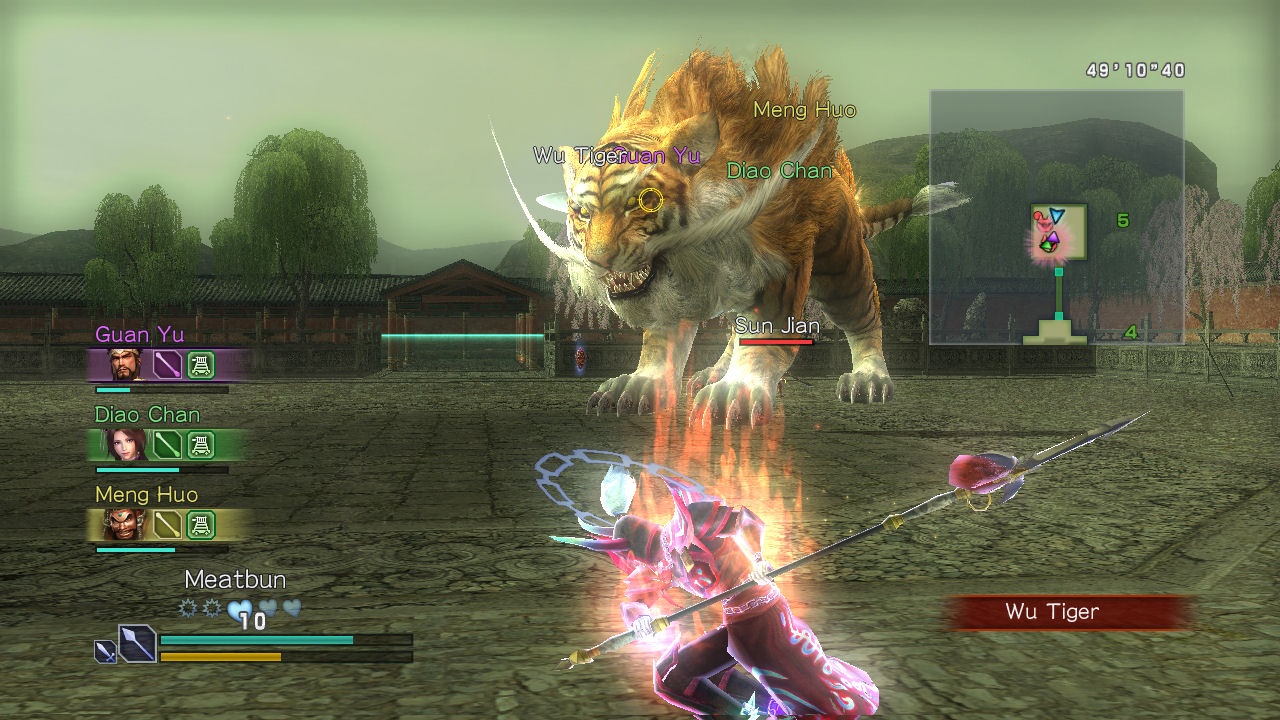Image resolution: width=1280 pixels, height=720 pixels.
Task: Select Diao Chan's portrait in the party list
Action: click(x=127, y=444)
